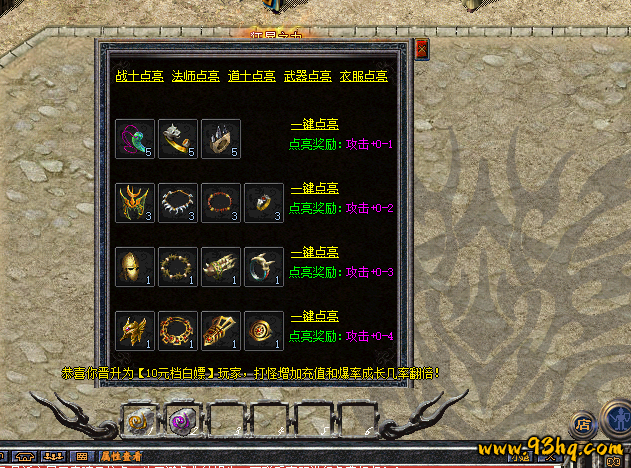Trigger 一键点亮 for the 攻击+0-4 row
631x468 pixels.
point(314,316)
